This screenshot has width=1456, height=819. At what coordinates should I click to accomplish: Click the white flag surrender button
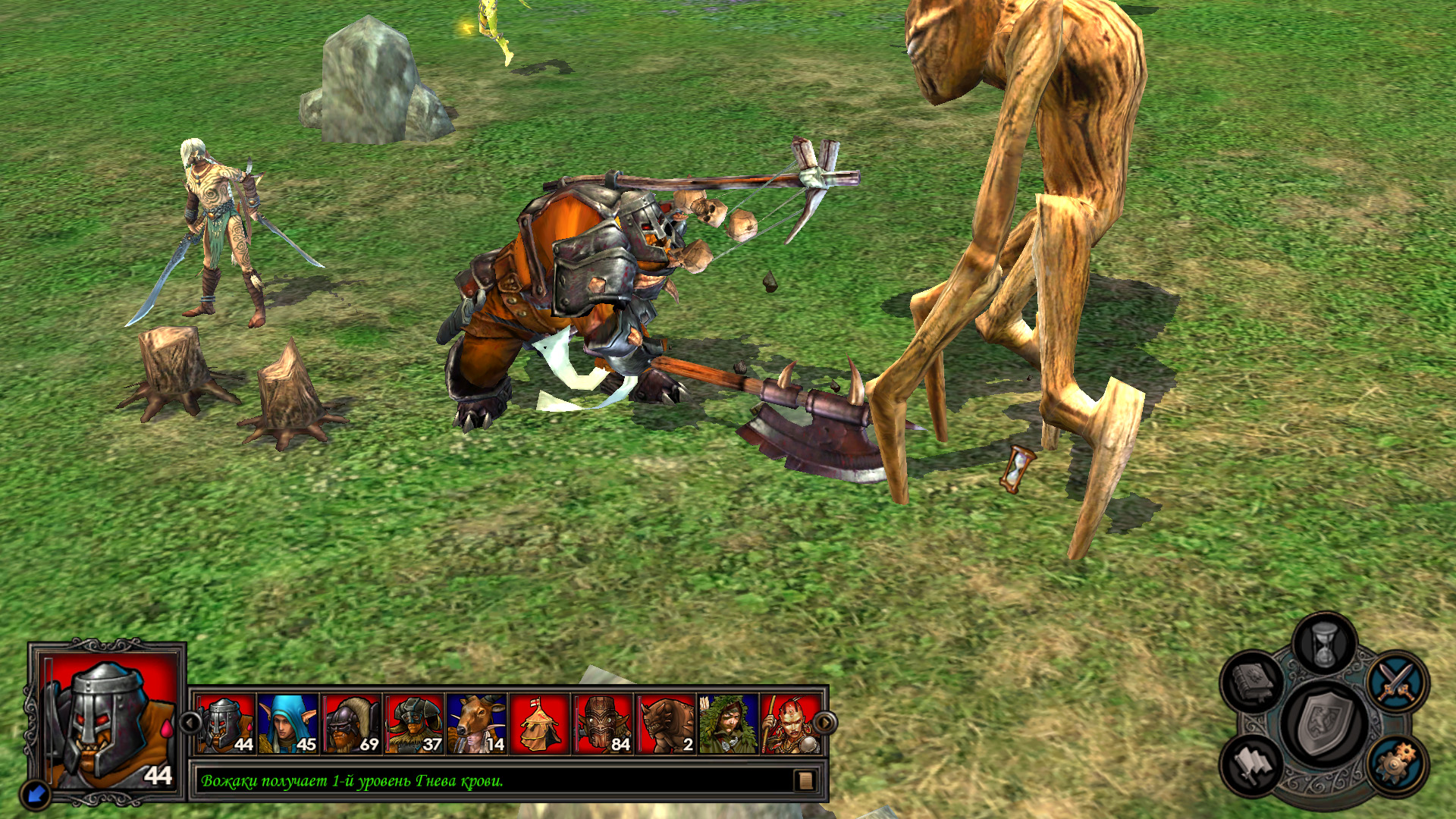[1253, 764]
